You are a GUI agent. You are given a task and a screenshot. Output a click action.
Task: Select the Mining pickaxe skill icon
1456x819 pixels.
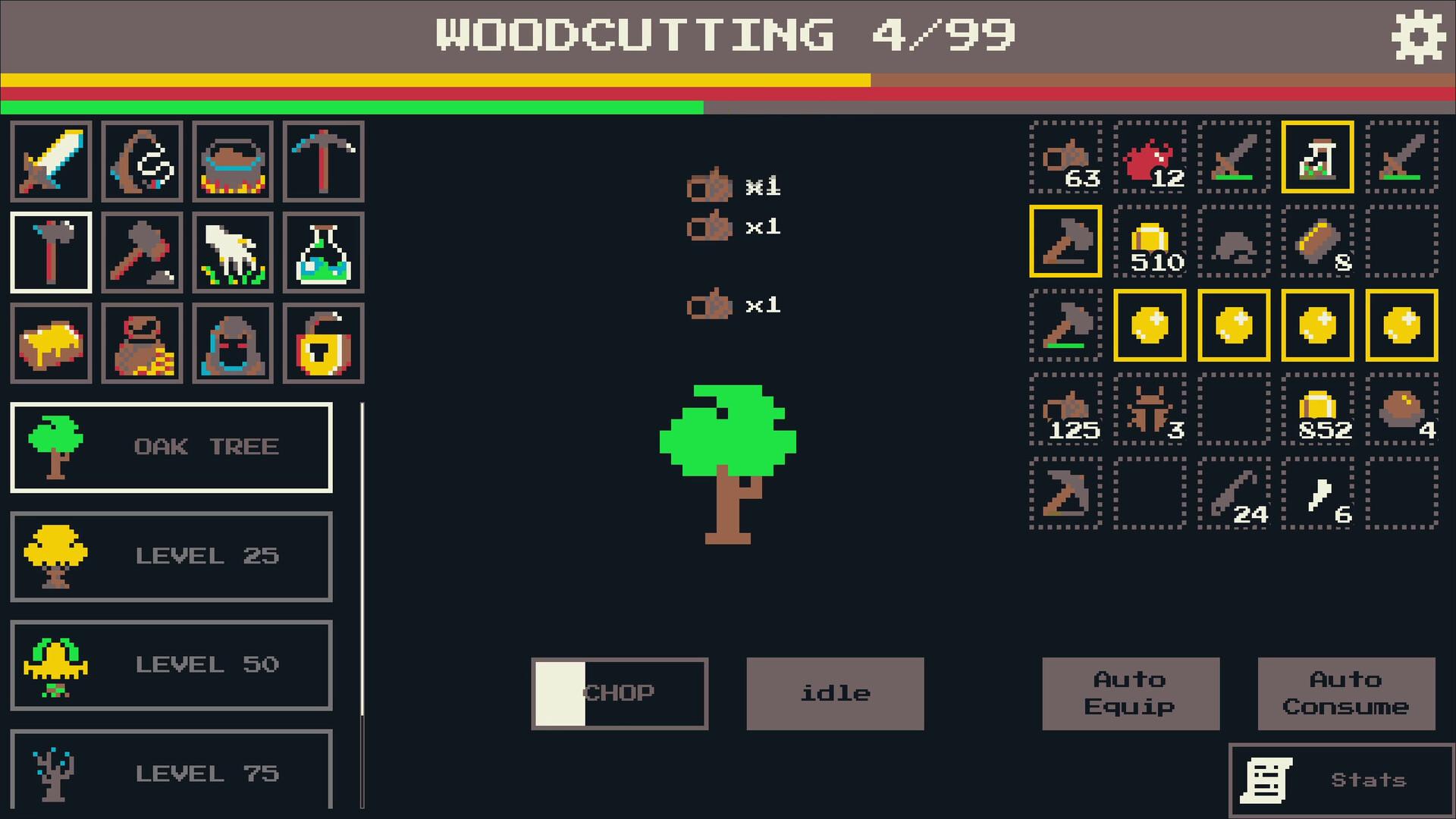(x=323, y=162)
